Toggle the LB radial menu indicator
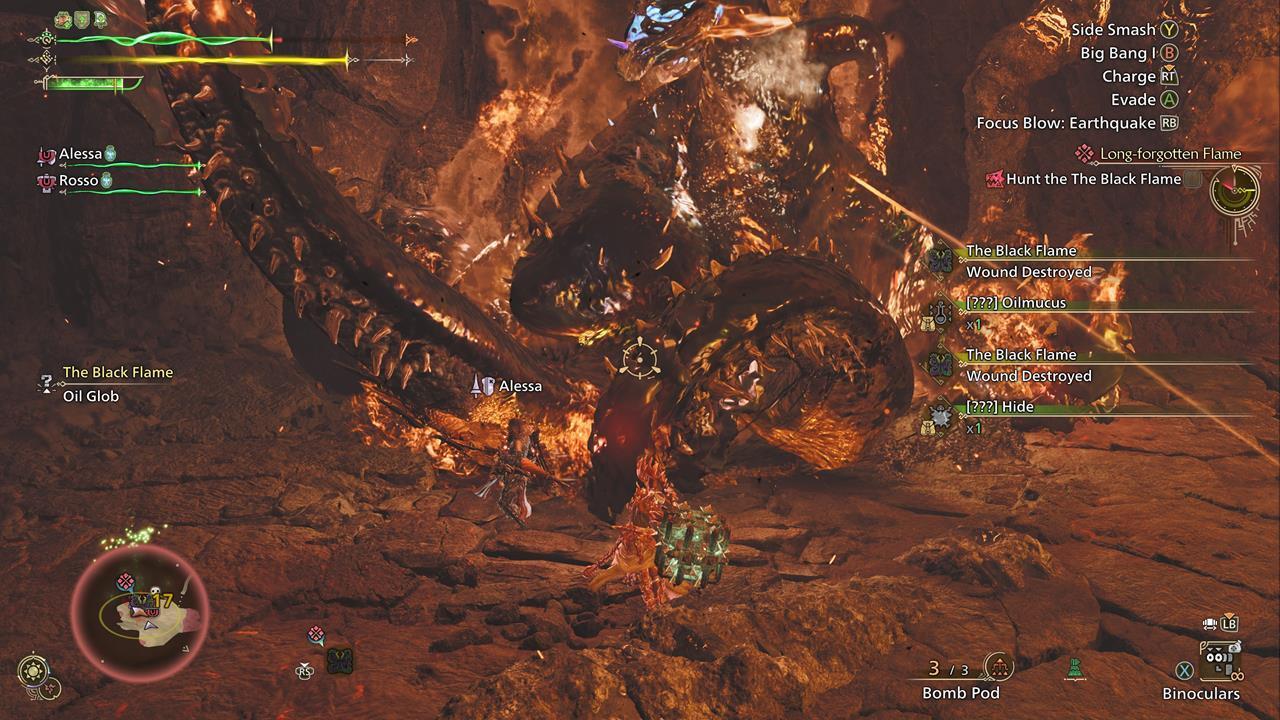Image resolution: width=1280 pixels, height=720 pixels. [x=1229, y=625]
